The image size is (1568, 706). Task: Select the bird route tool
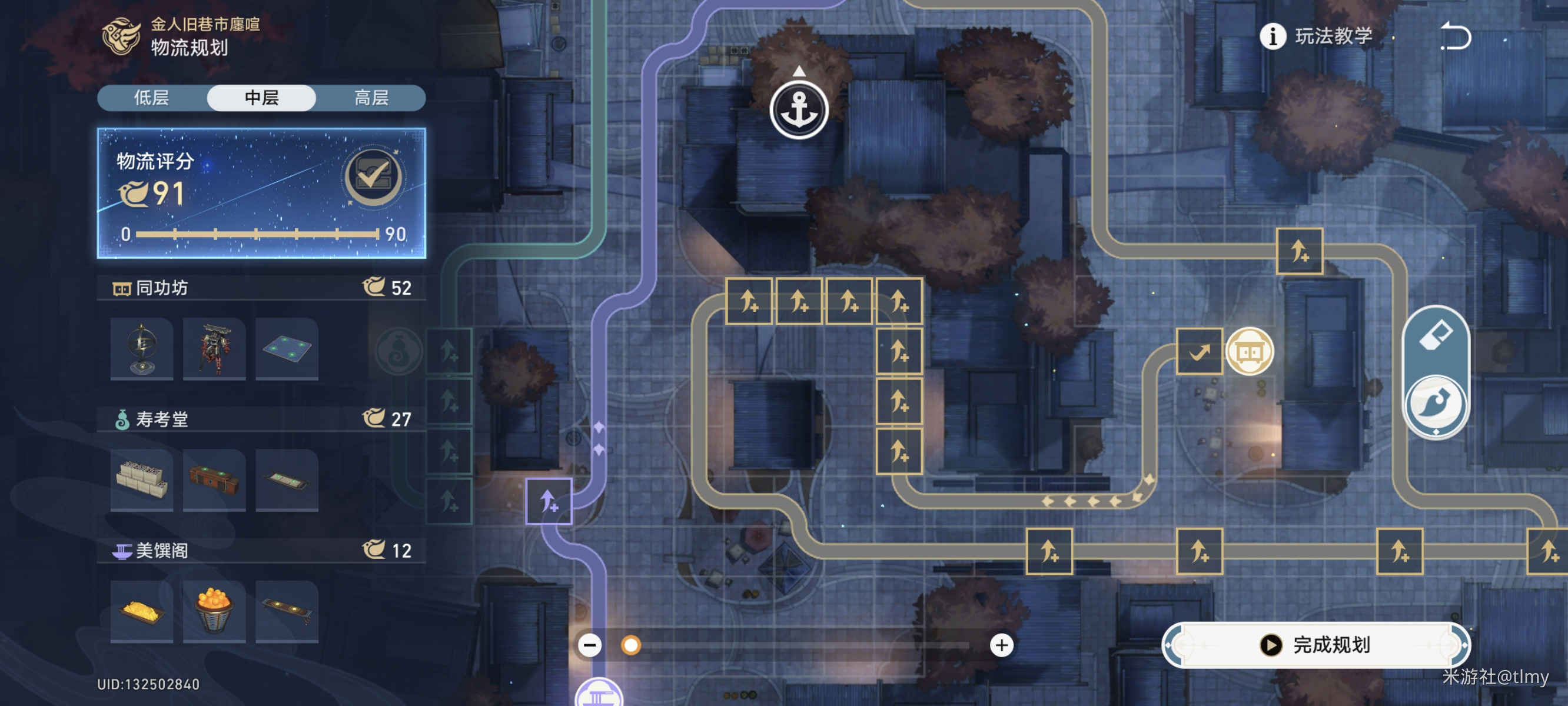point(1436,404)
